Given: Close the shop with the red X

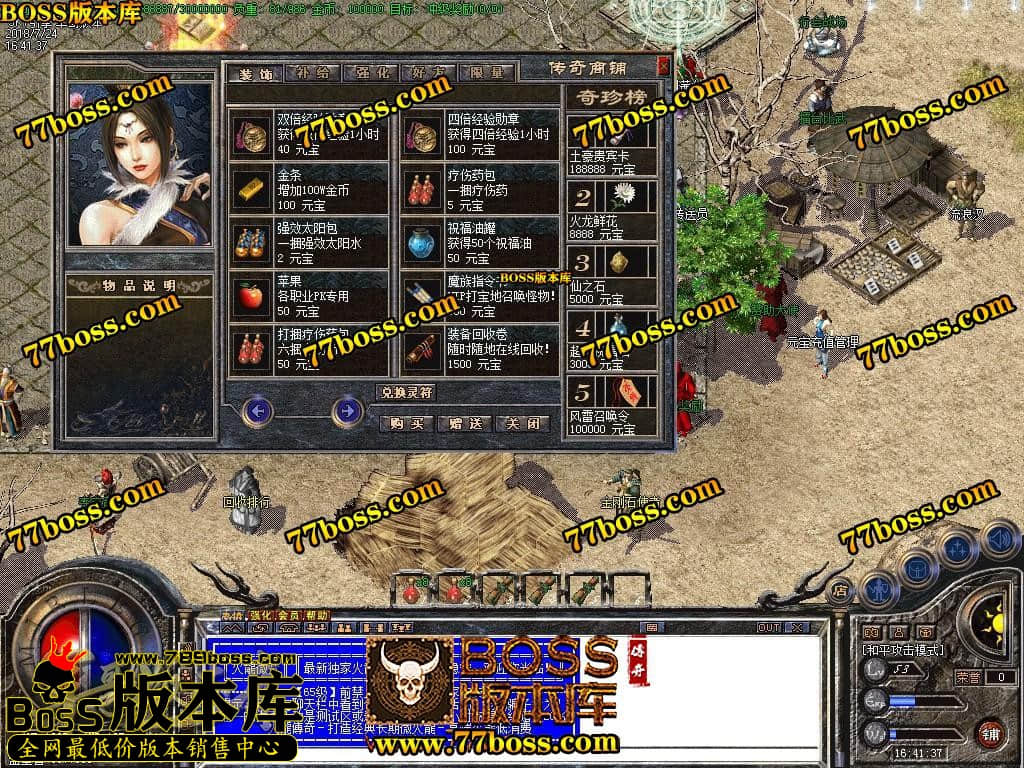Looking at the screenshot, I should pos(662,66).
